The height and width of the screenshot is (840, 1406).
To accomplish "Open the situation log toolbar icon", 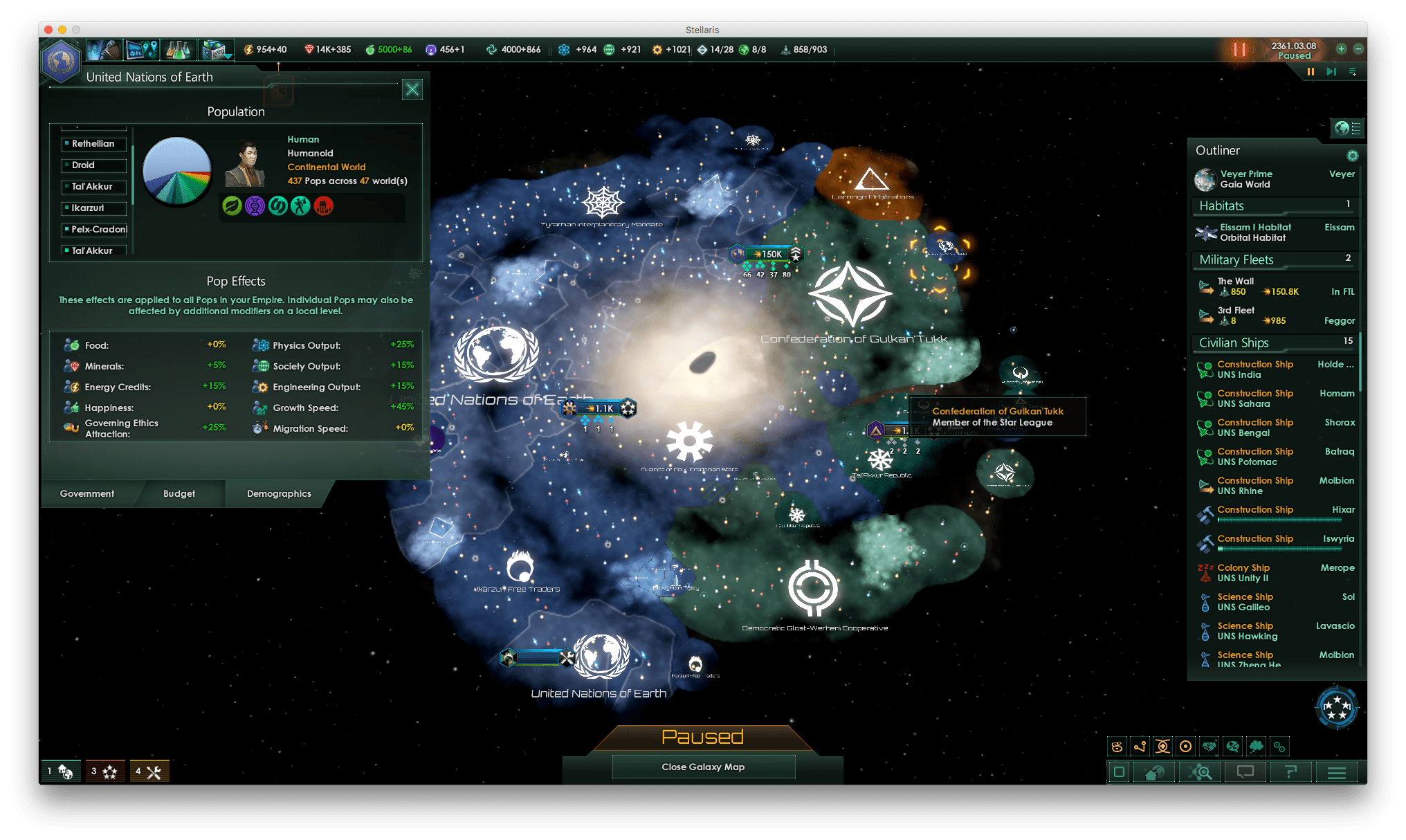I will point(142,49).
